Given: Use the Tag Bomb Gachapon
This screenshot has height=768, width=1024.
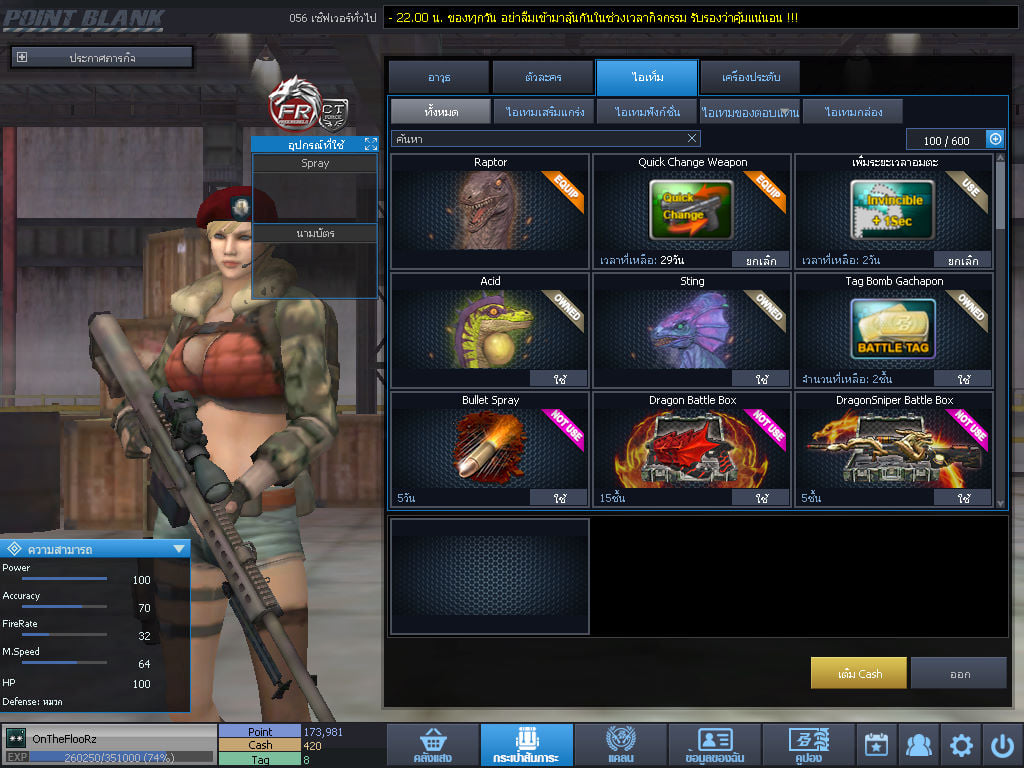Looking at the screenshot, I should 963,379.
